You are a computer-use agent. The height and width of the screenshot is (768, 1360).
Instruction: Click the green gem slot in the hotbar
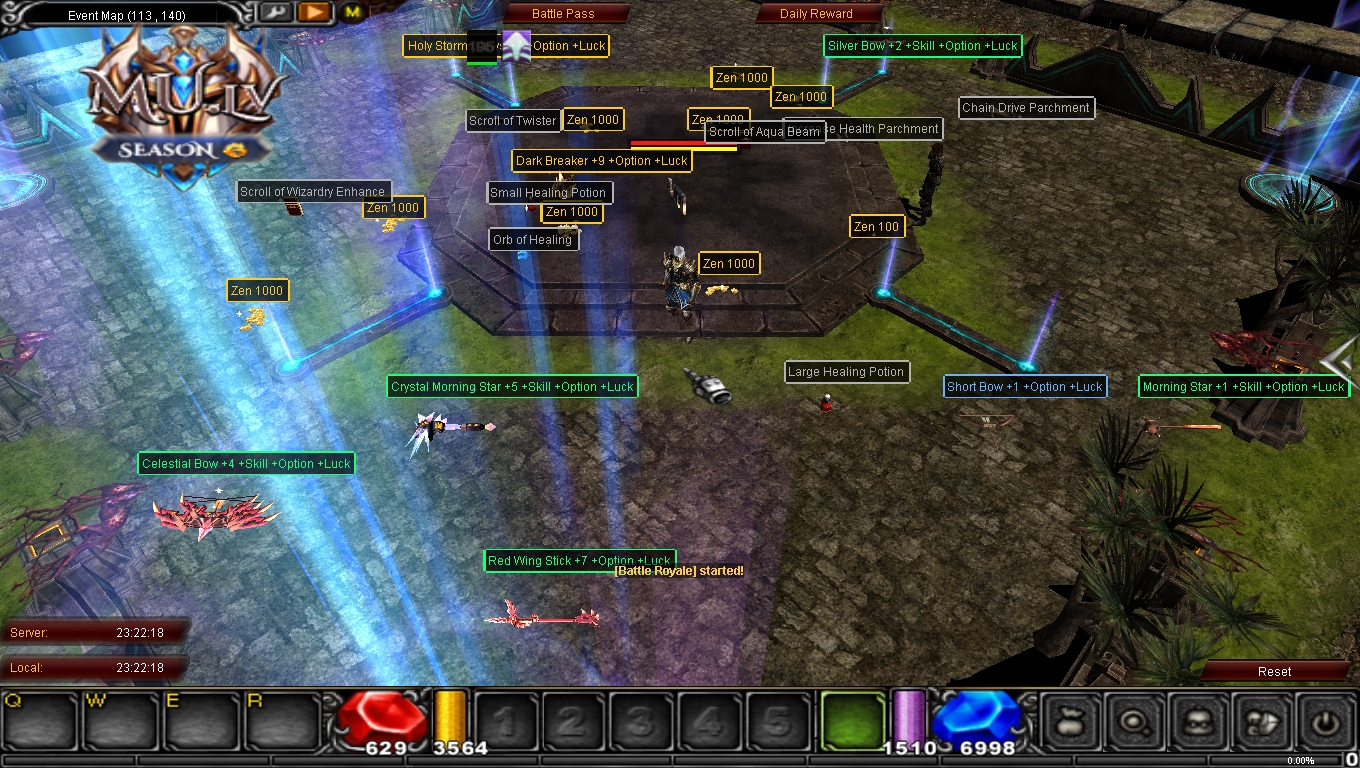[853, 722]
